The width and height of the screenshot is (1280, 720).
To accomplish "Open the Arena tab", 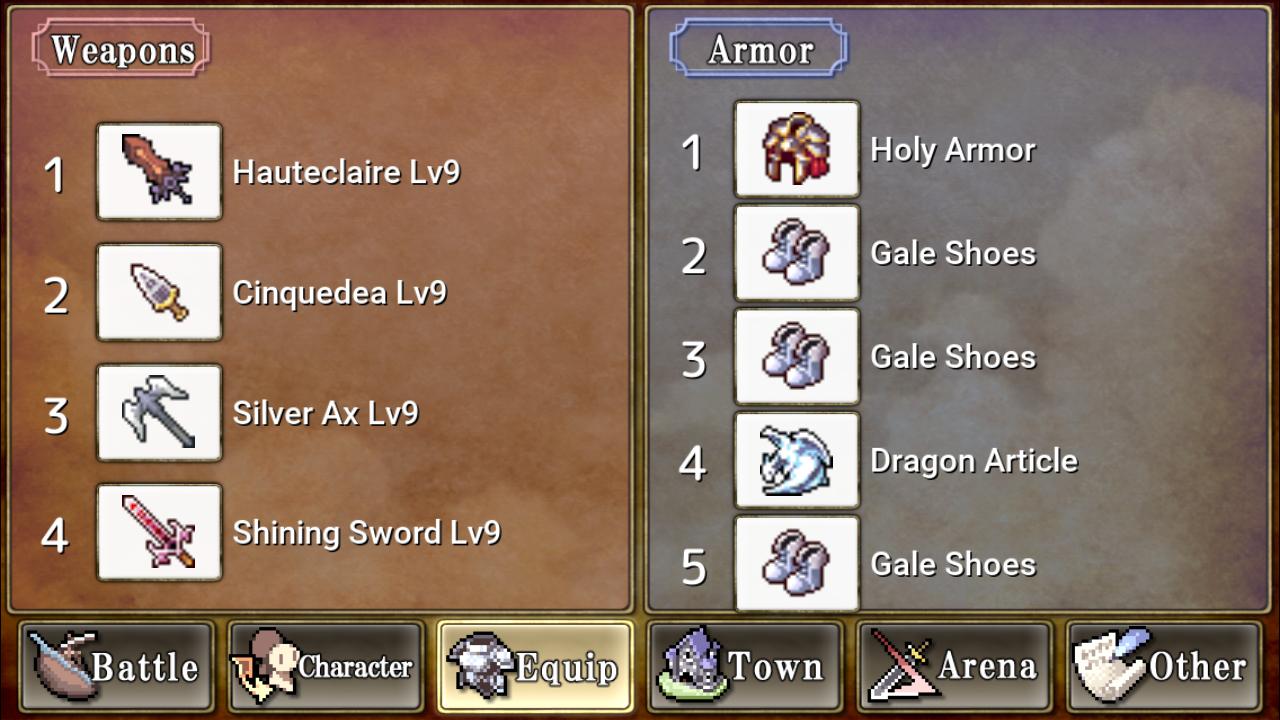I will (x=955, y=666).
